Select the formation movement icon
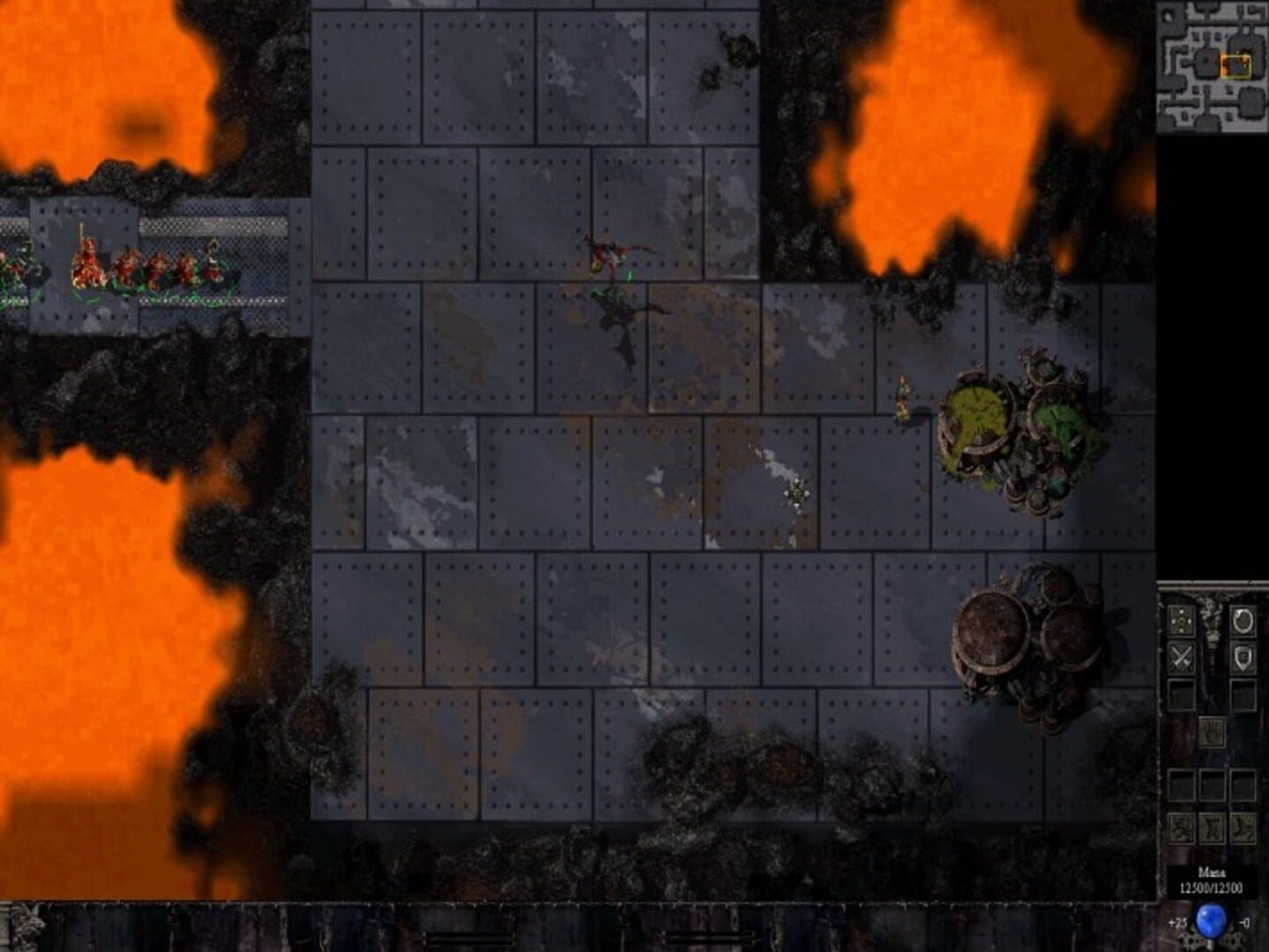Screen dimensions: 1269x952 (x=1180, y=621)
